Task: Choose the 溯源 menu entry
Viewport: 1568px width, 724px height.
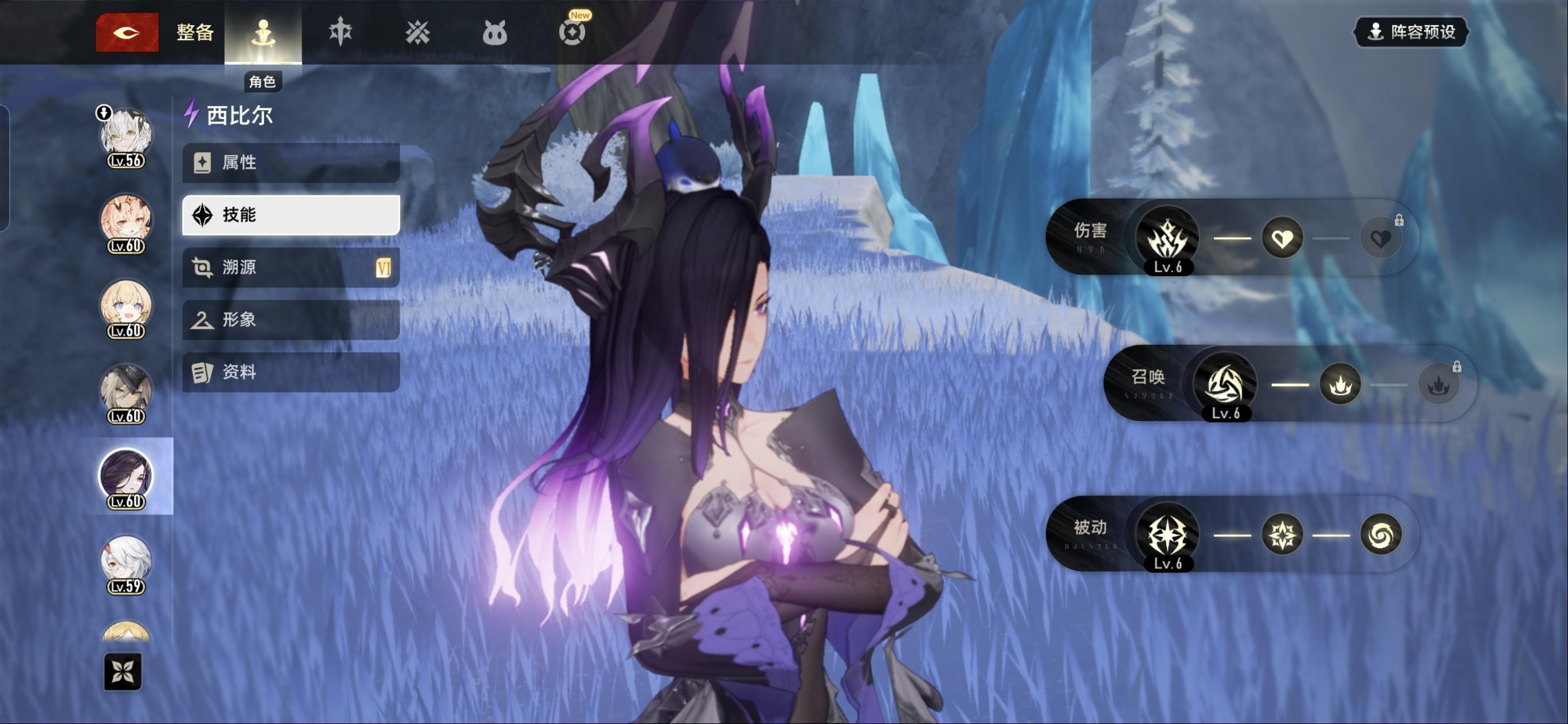Action: click(291, 267)
